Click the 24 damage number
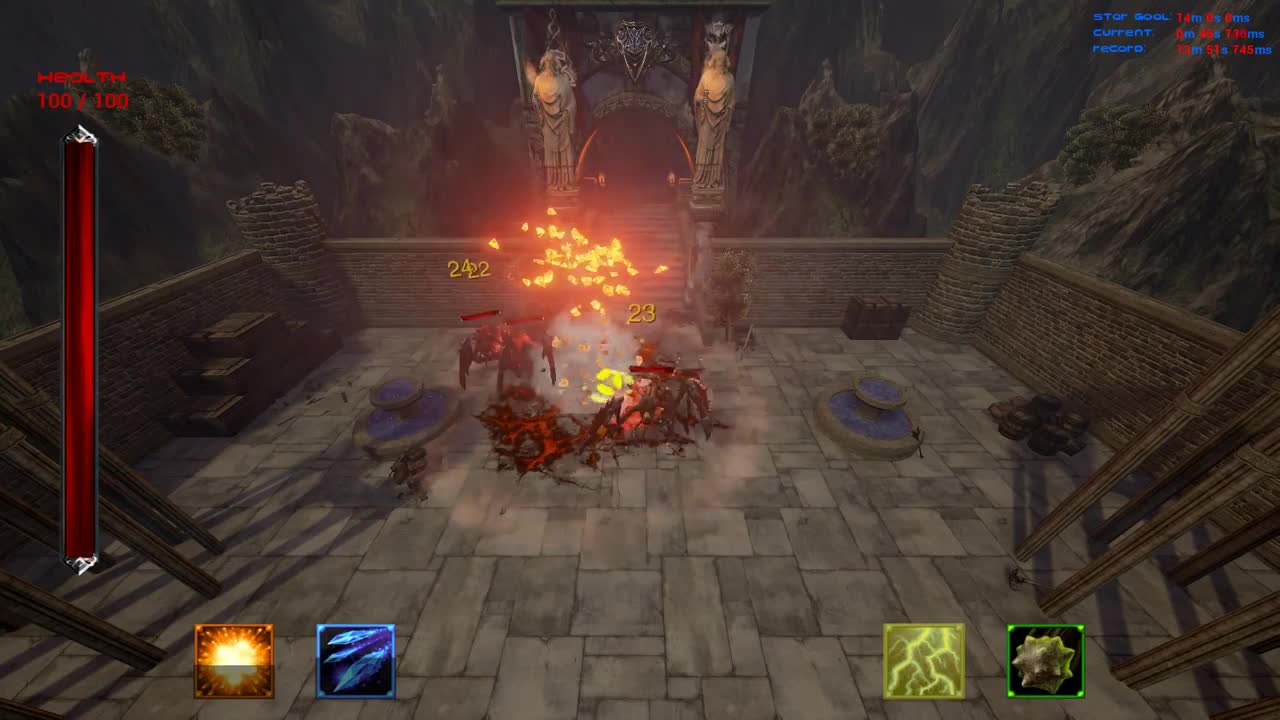Viewport: 1280px width, 720px height. coord(462,267)
